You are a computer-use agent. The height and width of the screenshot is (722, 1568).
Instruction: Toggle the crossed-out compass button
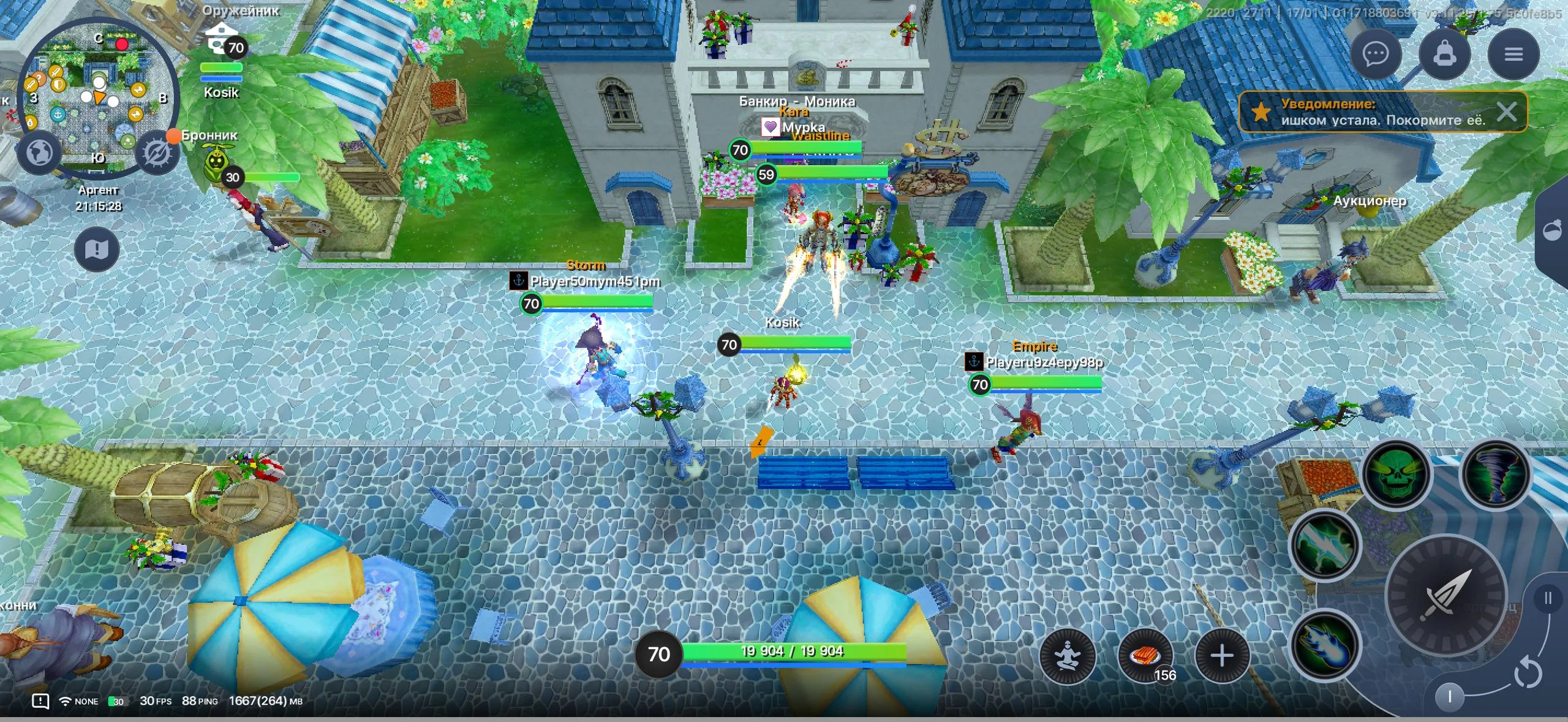tap(157, 153)
